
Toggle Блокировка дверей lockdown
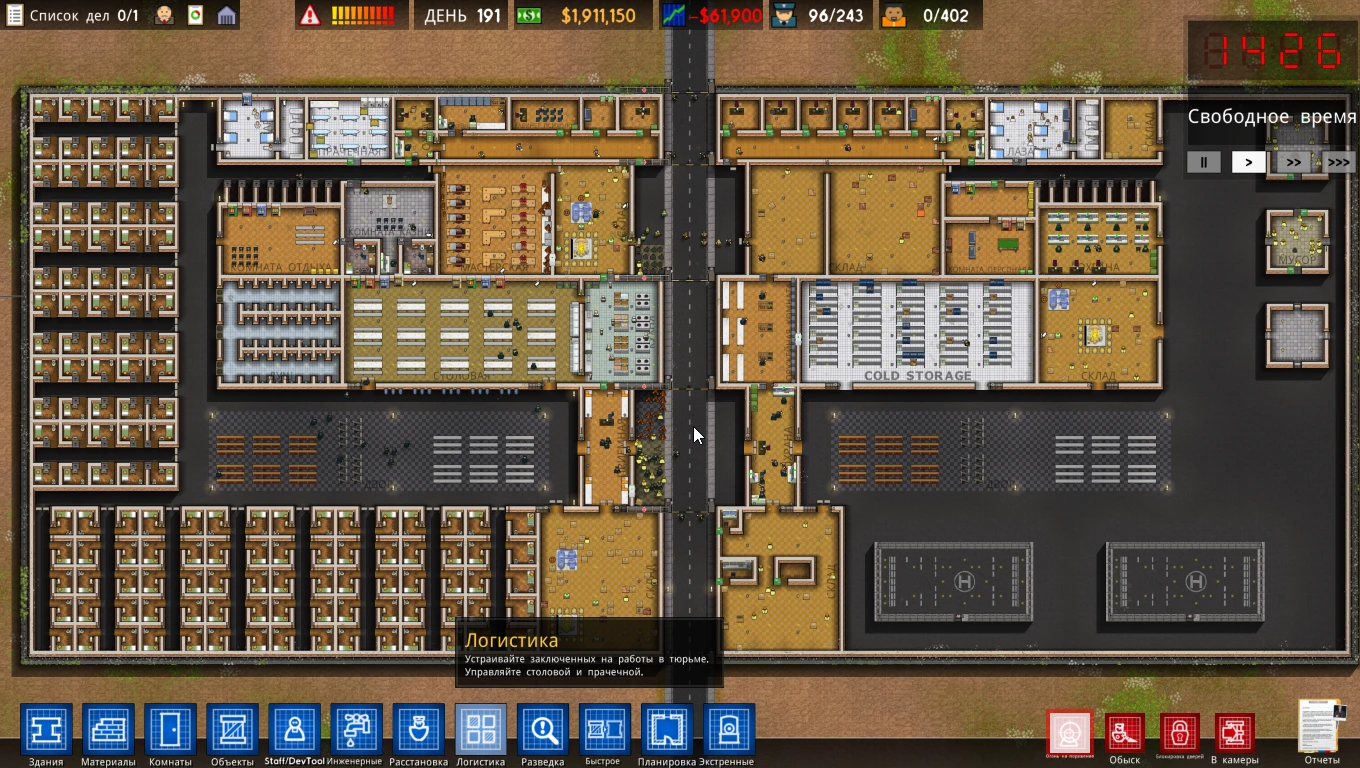click(1180, 732)
